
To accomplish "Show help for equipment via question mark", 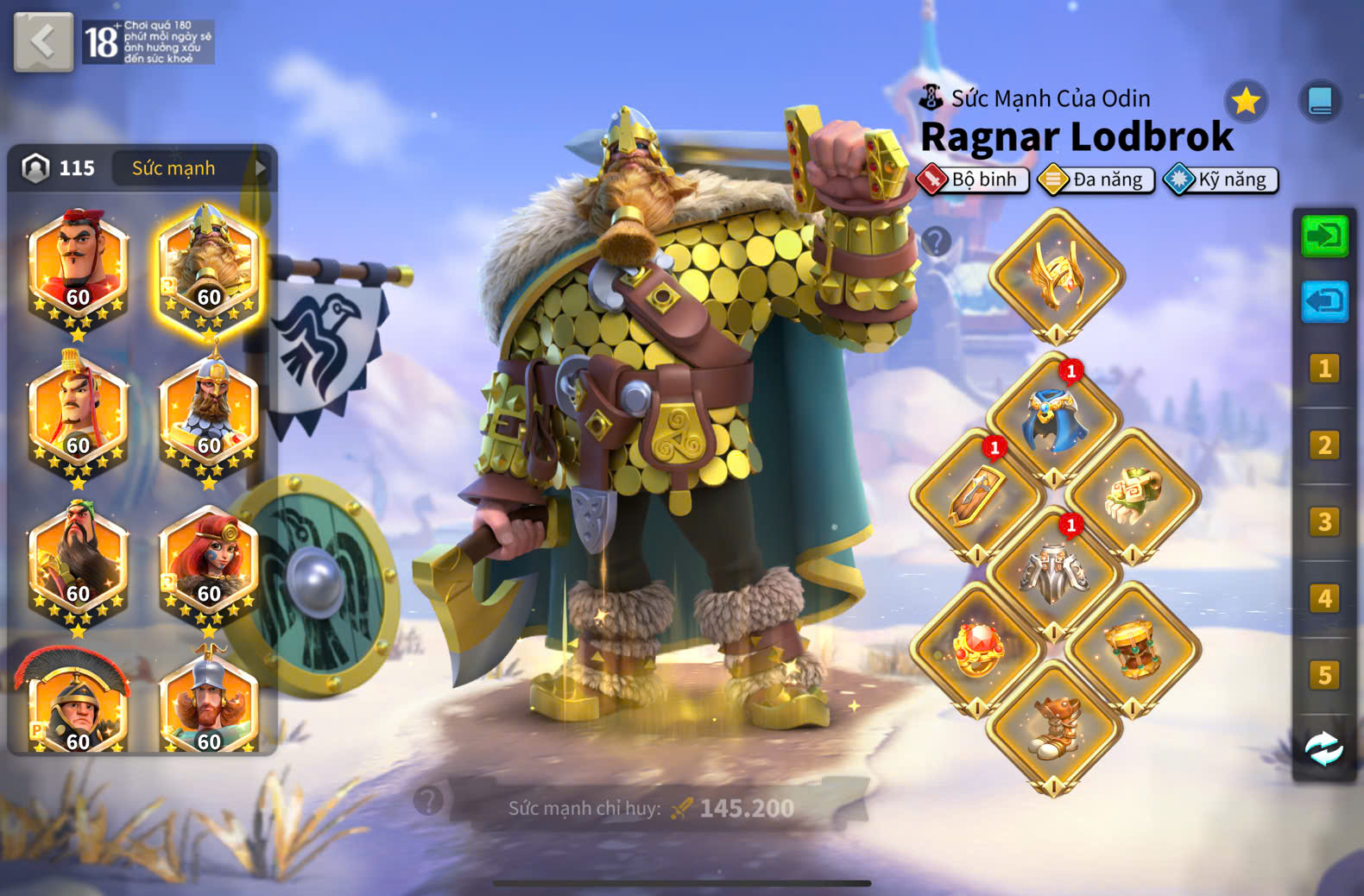I will point(936,241).
